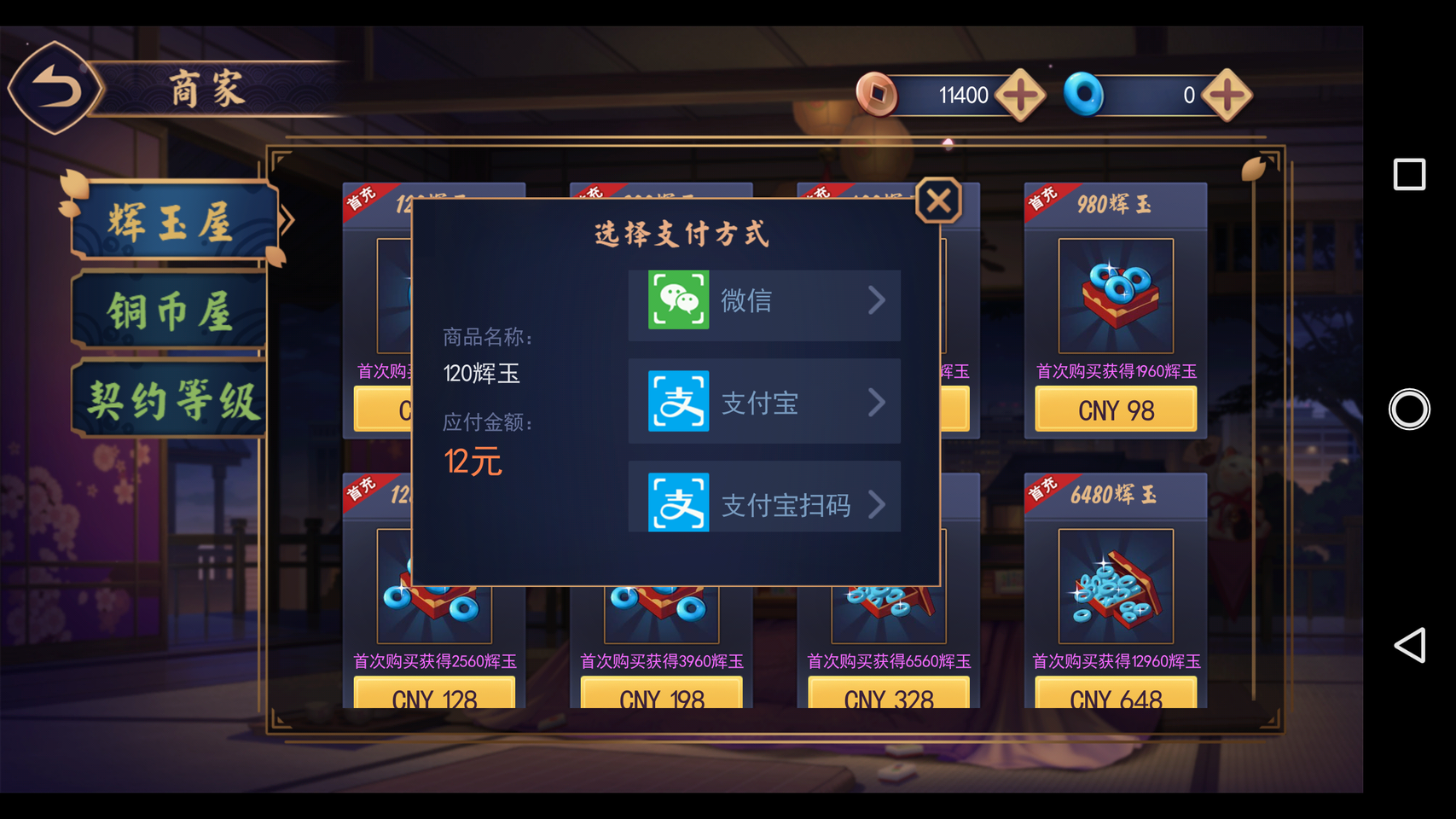This screenshot has height=819, width=1456.
Task: Tap the Android back triangle button
Action: click(x=1409, y=645)
